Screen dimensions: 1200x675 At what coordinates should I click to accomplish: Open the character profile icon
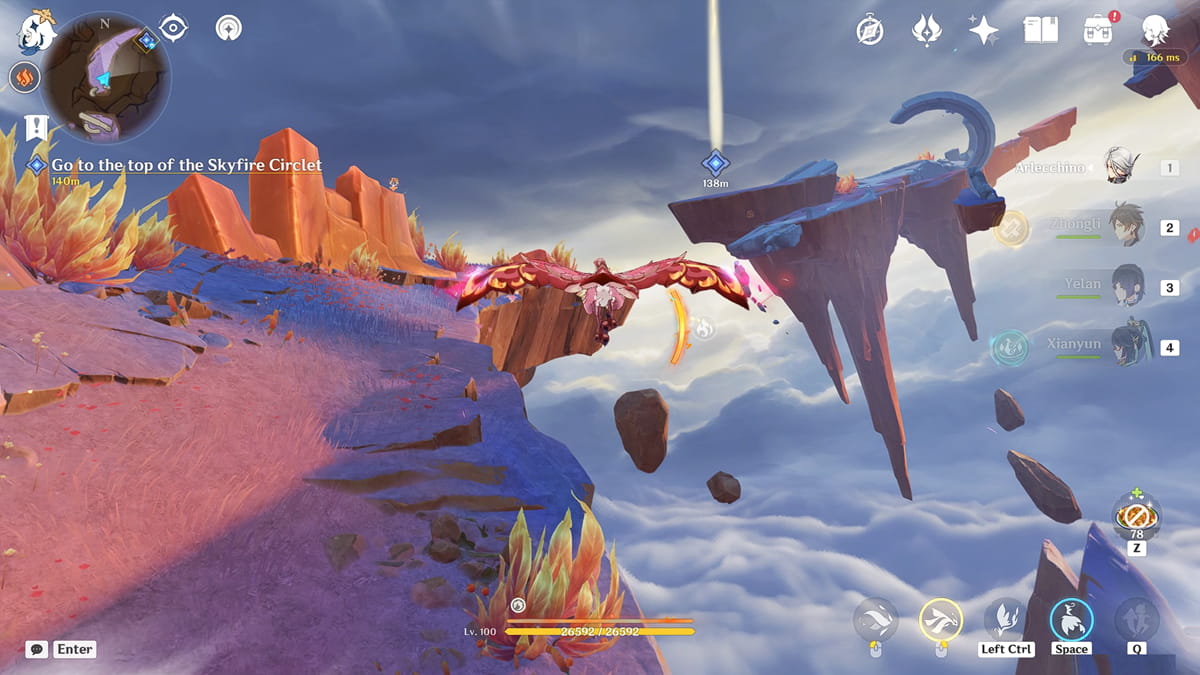point(1157,30)
